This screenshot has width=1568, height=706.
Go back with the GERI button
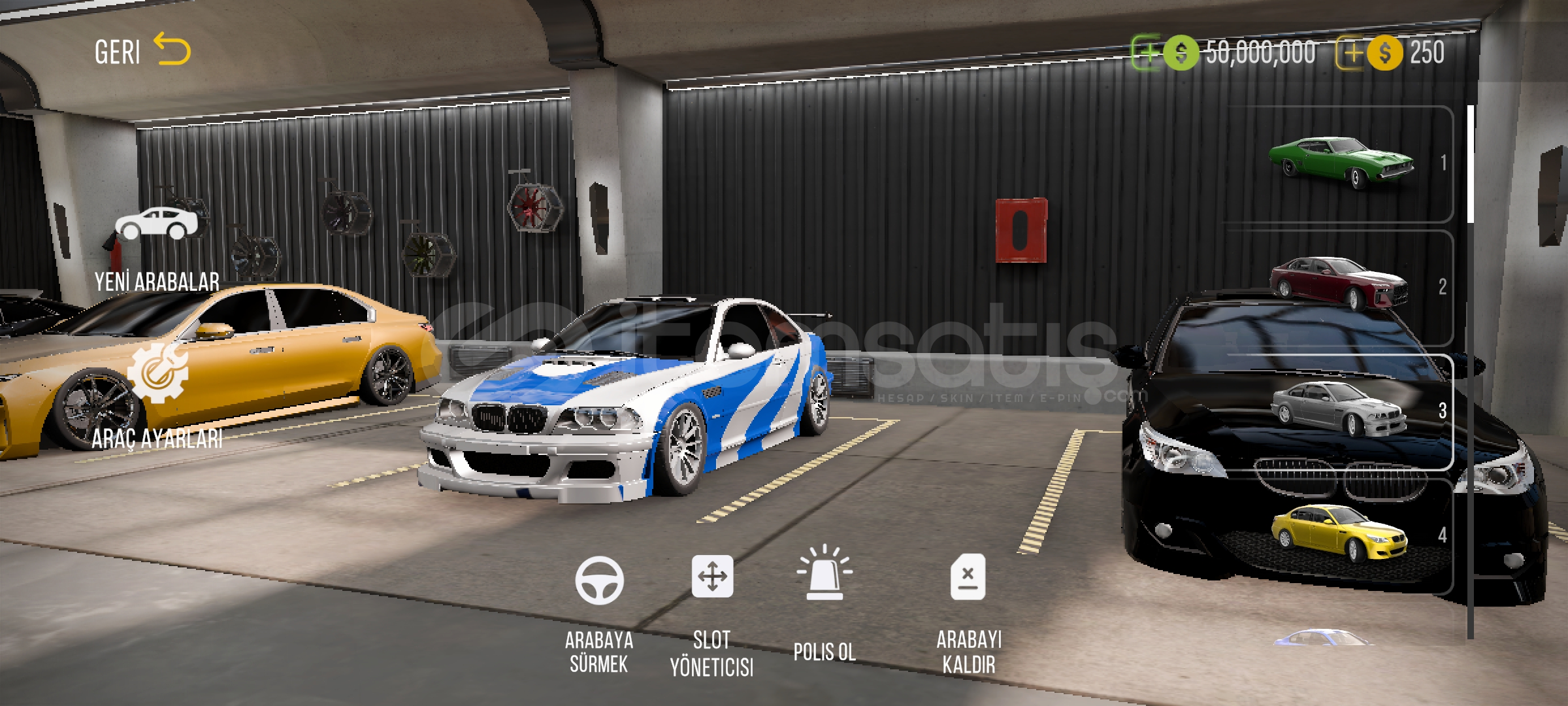[142, 52]
